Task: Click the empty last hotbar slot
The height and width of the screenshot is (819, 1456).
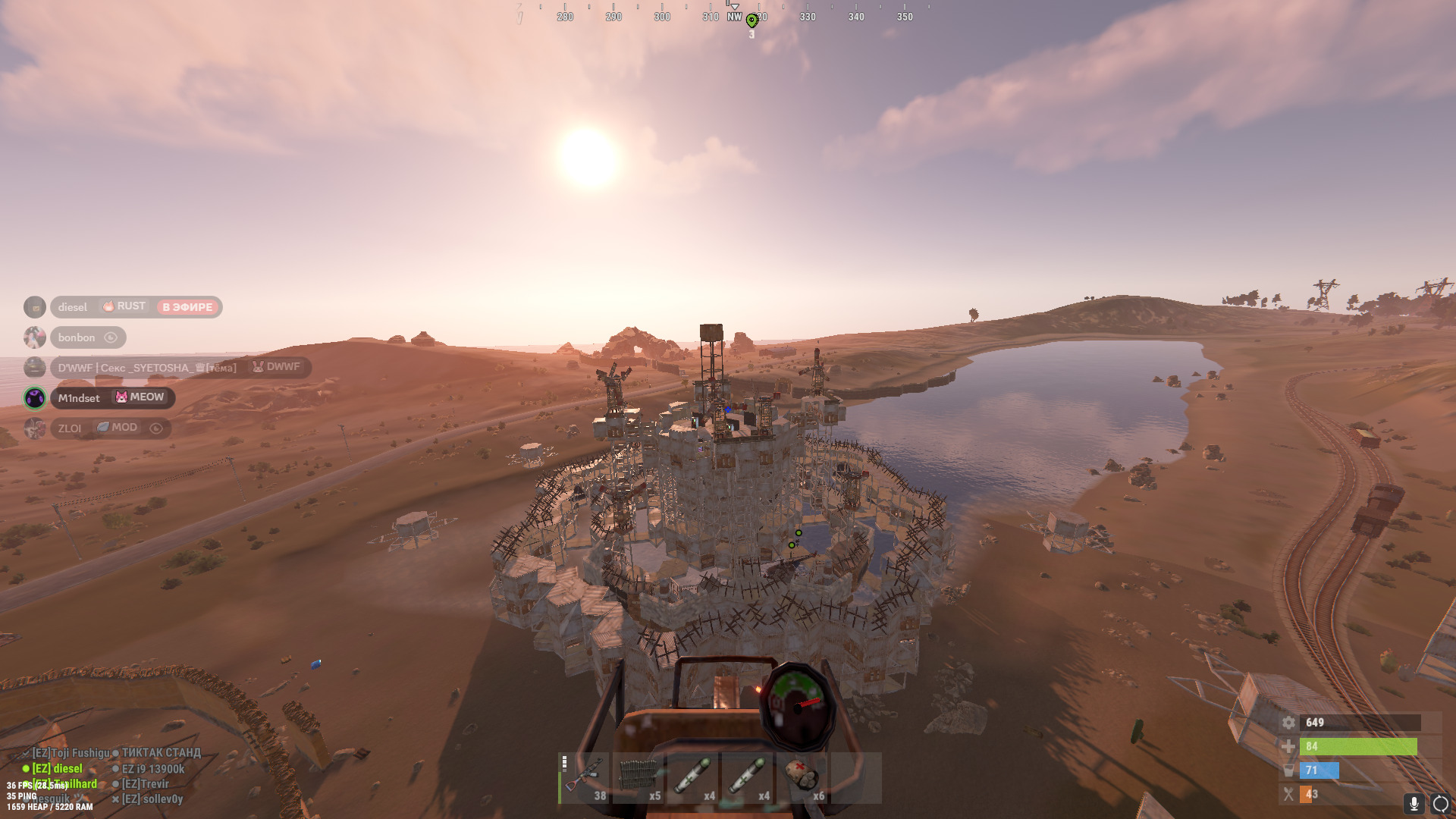Action: (x=856, y=778)
